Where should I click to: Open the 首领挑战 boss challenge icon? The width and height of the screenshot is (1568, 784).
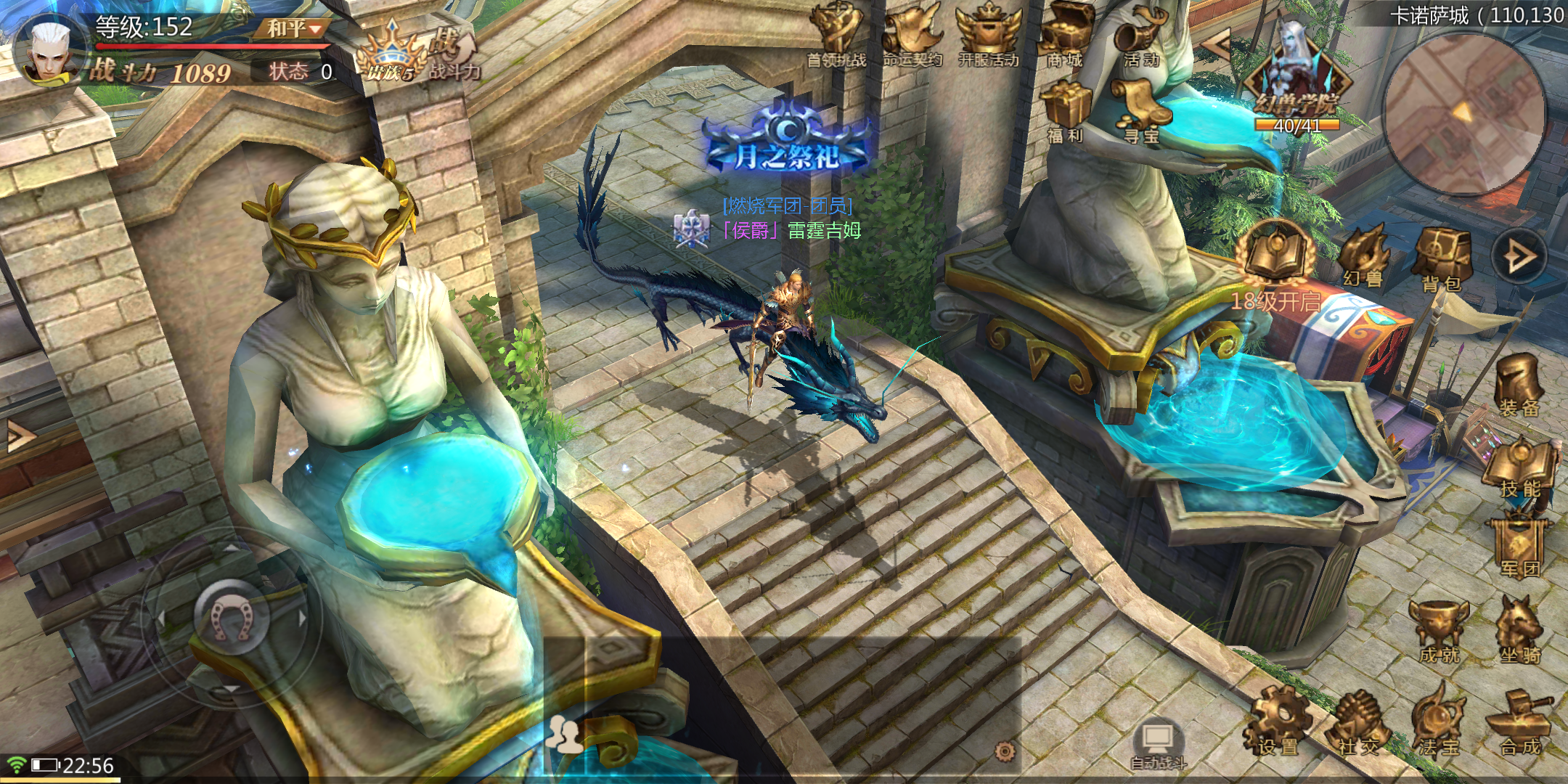point(836,35)
